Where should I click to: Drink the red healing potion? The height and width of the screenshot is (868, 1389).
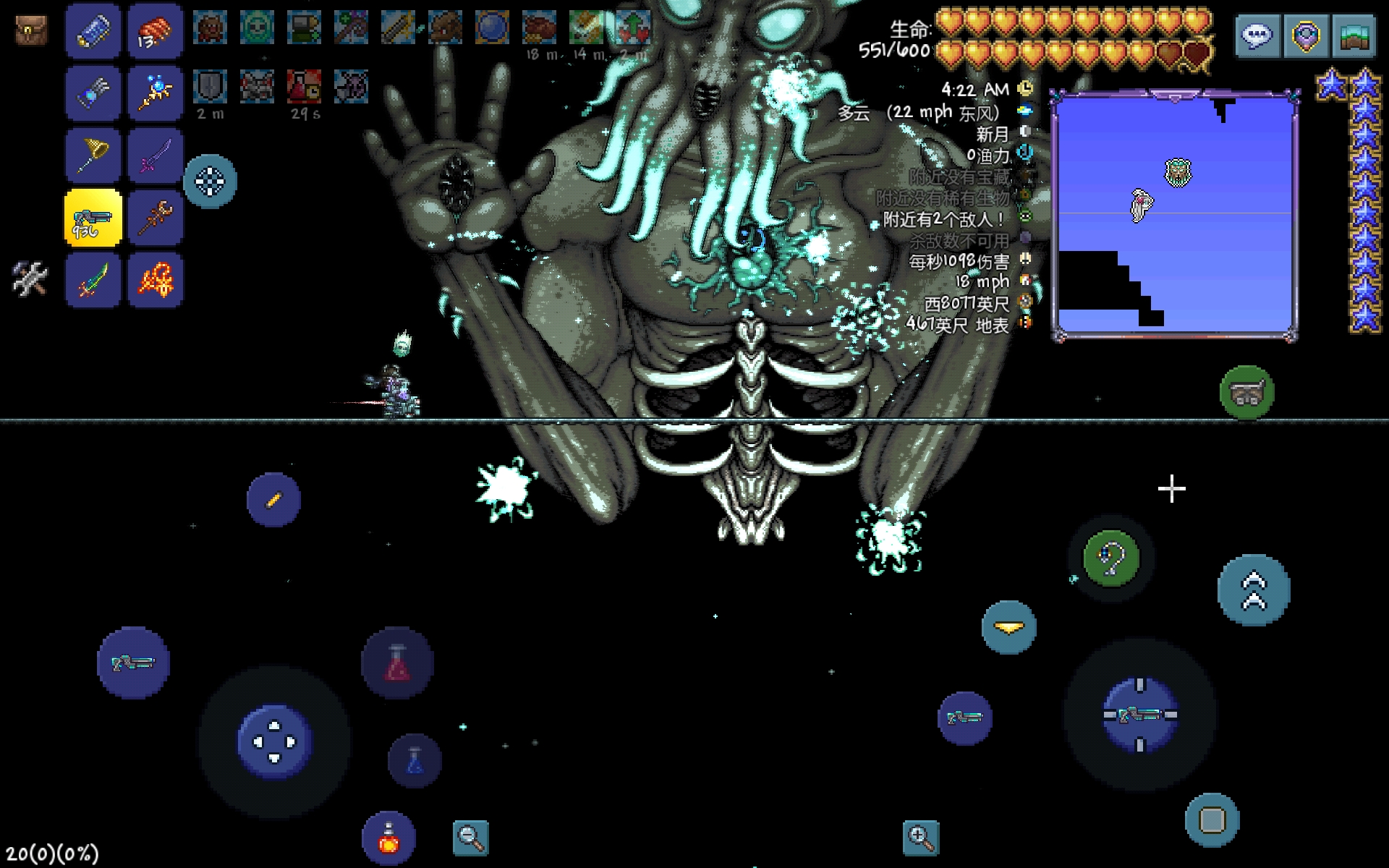point(397,663)
